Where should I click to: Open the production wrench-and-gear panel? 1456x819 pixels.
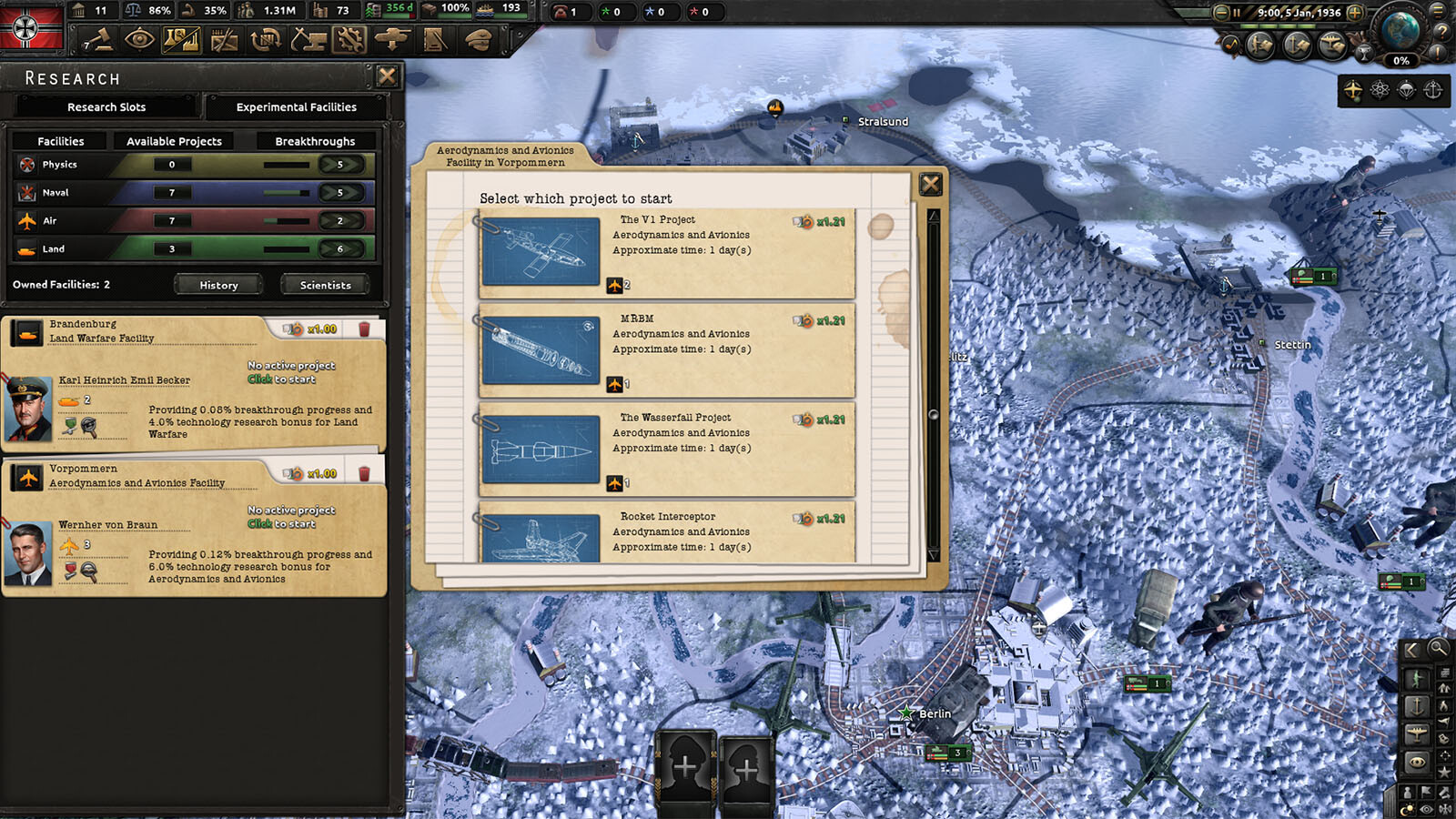[349, 40]
